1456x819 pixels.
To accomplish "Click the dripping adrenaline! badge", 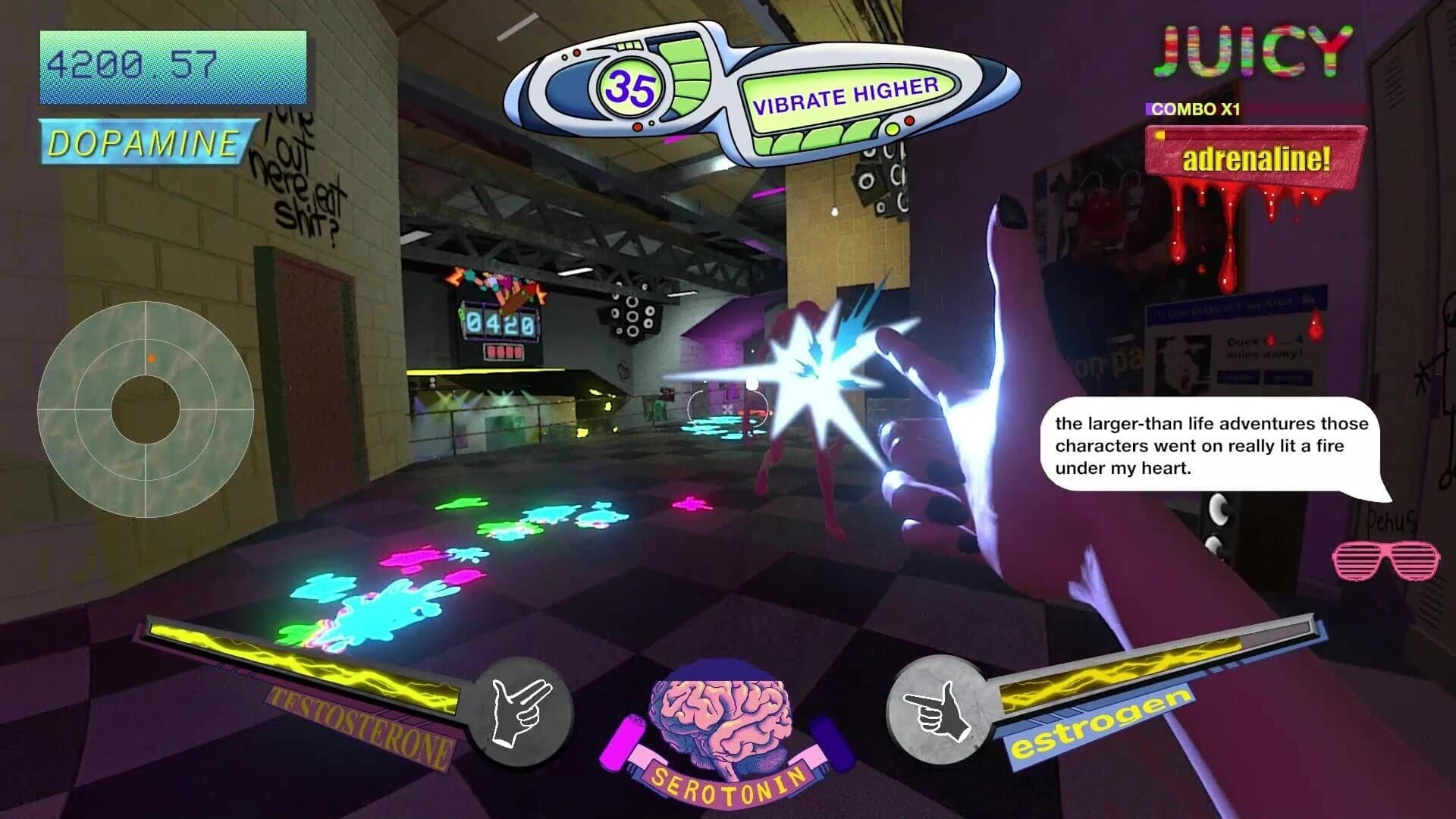I will click(x=1255, y=159).
